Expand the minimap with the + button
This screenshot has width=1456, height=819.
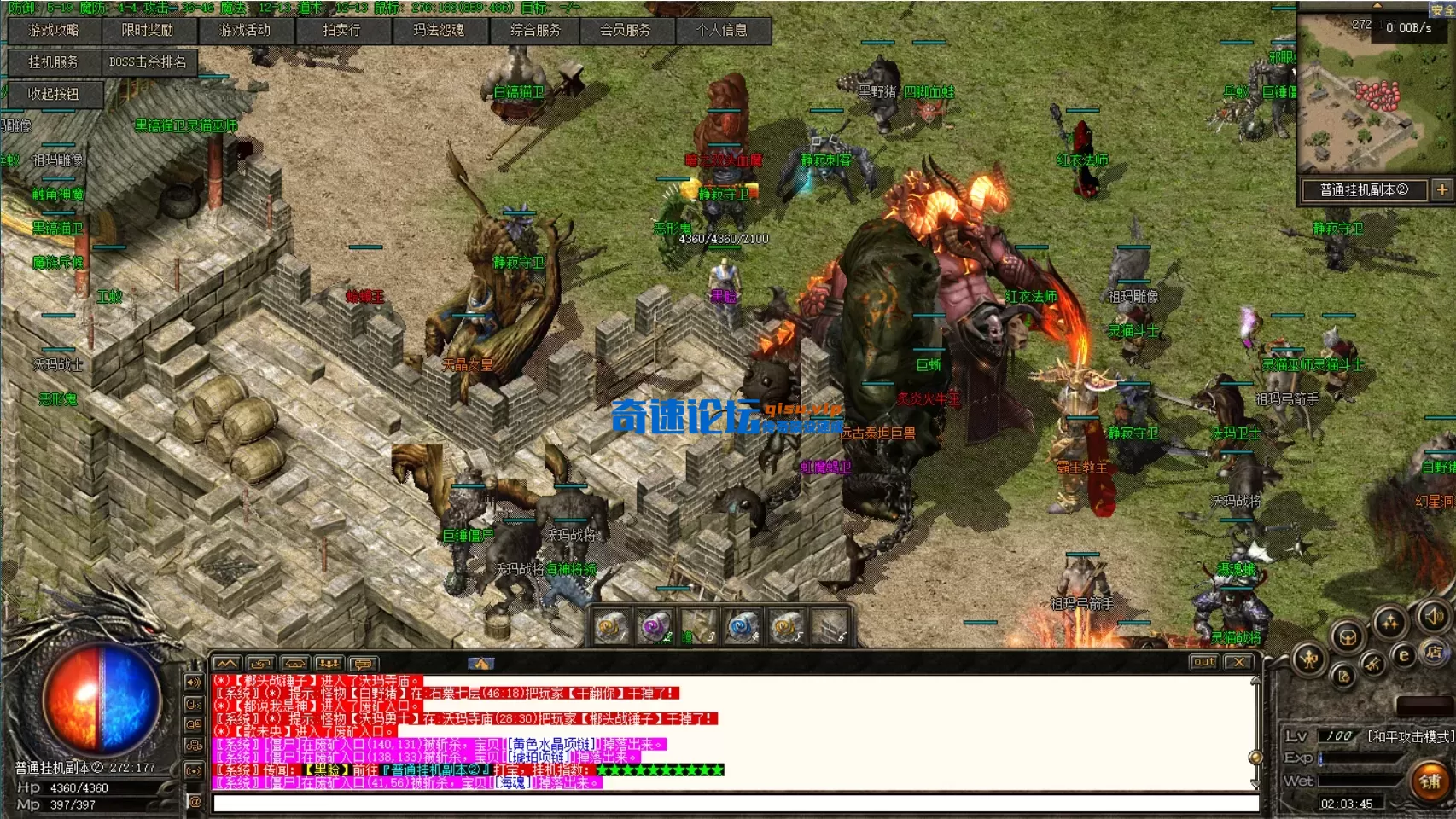[x=1444, y=191]
